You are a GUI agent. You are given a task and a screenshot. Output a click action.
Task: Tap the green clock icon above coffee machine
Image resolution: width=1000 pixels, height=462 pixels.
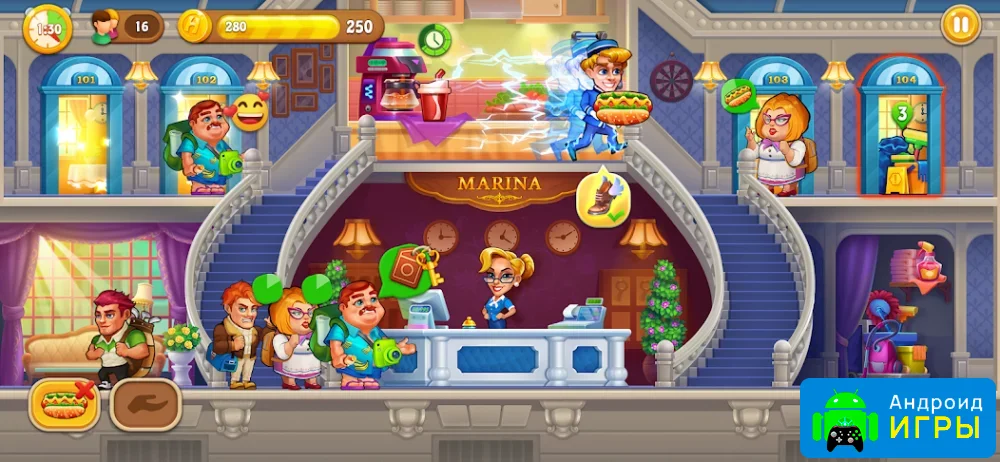(x=434, y=40)
